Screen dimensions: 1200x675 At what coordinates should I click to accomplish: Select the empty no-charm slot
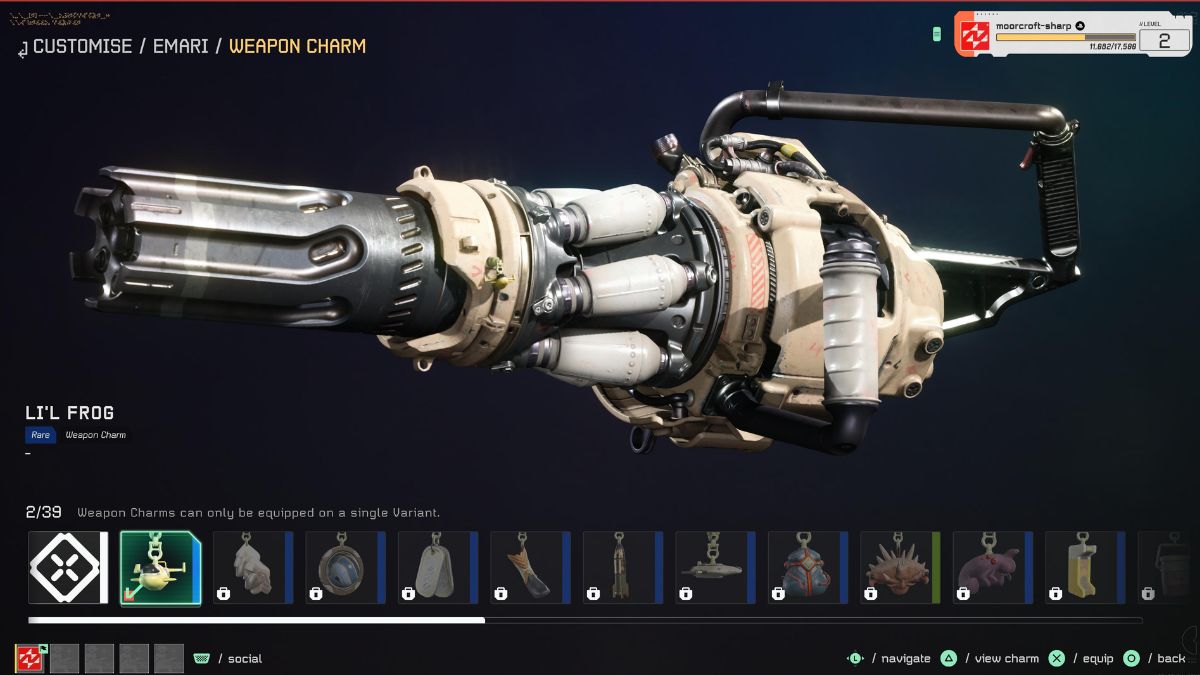point(67,567)
